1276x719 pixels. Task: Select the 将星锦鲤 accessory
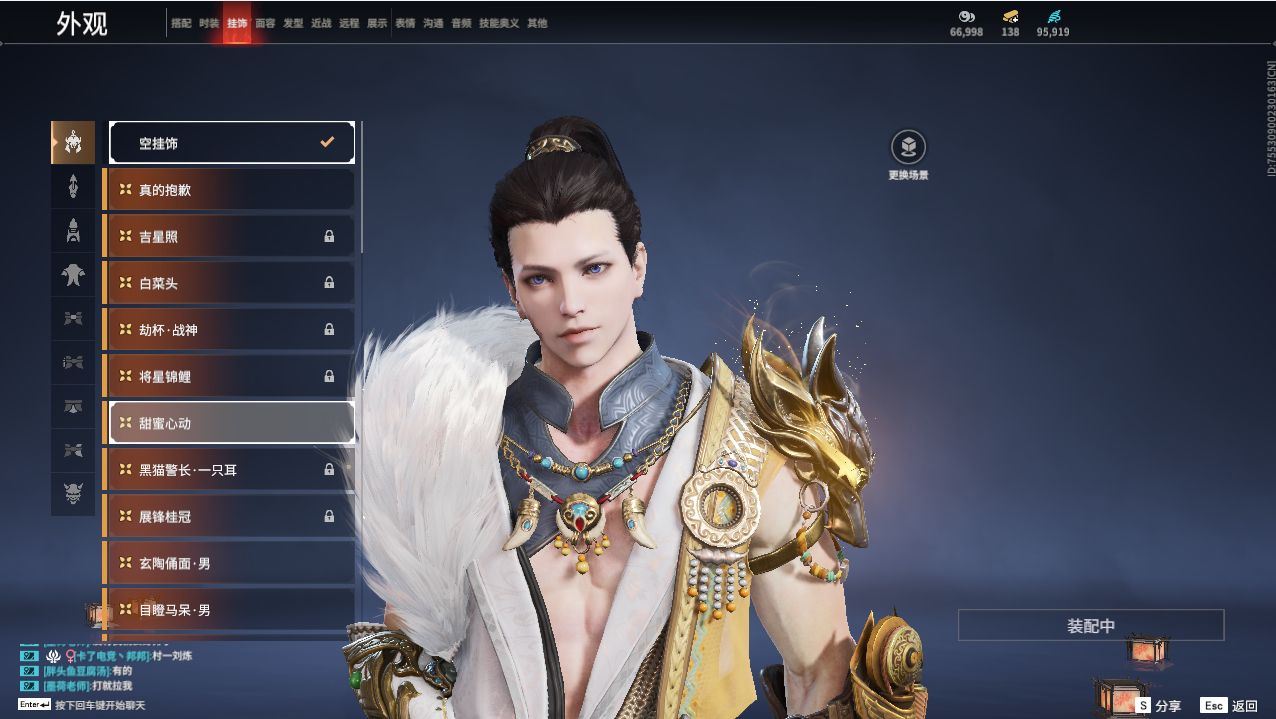pyautogui.click(x=232, y=377)
